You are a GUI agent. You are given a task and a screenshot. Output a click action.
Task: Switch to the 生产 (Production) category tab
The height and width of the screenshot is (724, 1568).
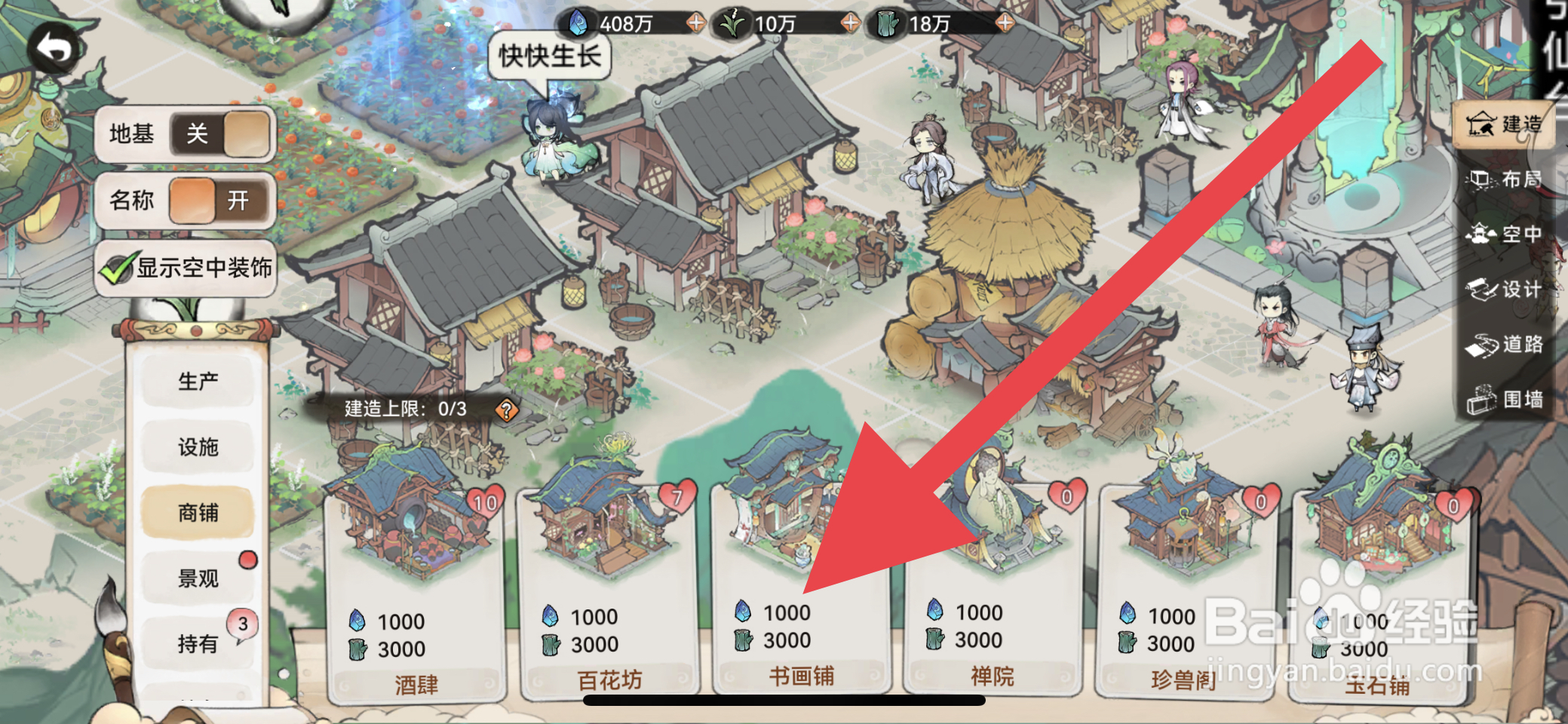198,381
